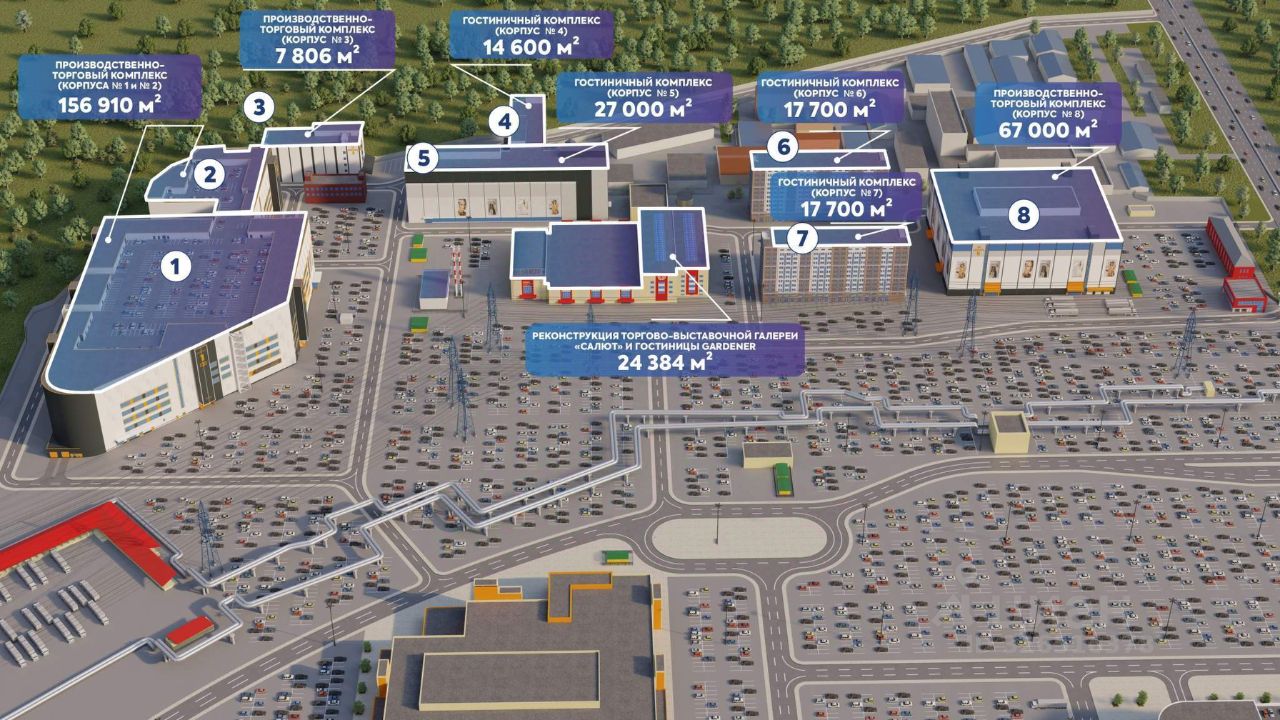
Task: Click the «Салют» gallery 24 384 м² label
Action: (666, 349)
